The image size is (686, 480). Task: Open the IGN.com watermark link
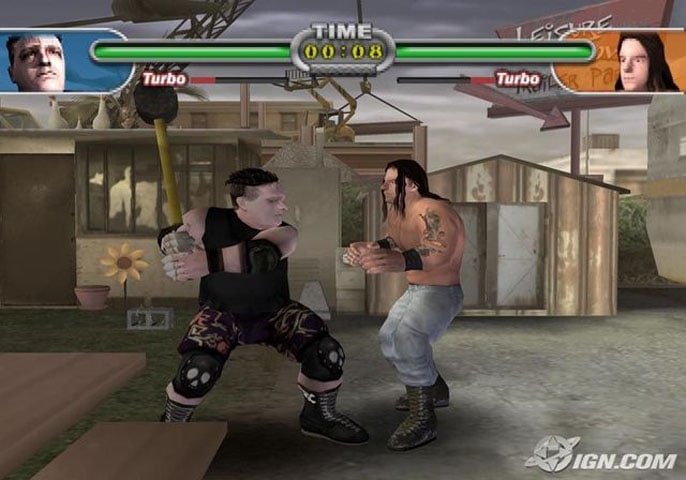point(604,456)
